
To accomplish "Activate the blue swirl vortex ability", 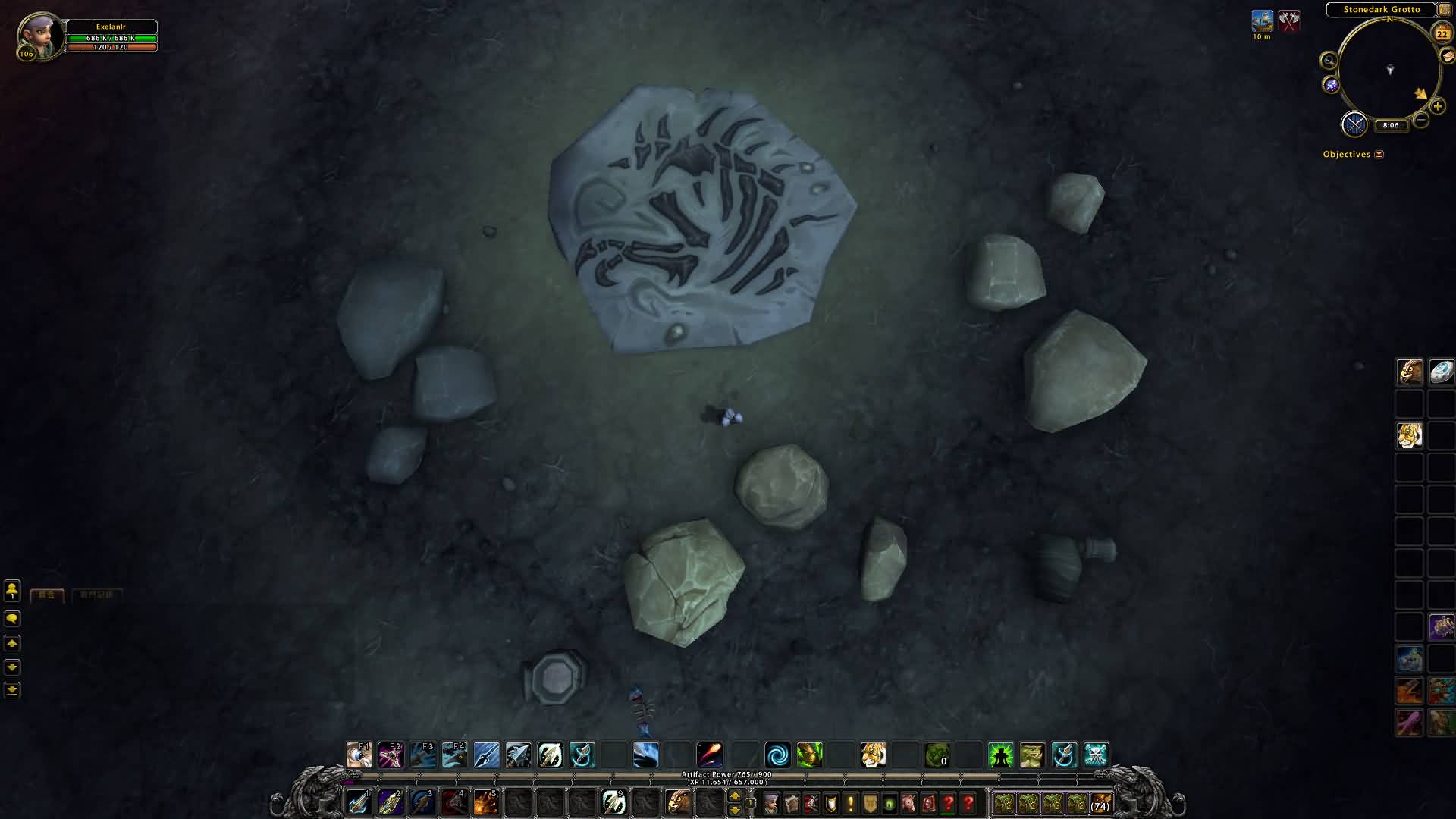I will pos(777,755).
